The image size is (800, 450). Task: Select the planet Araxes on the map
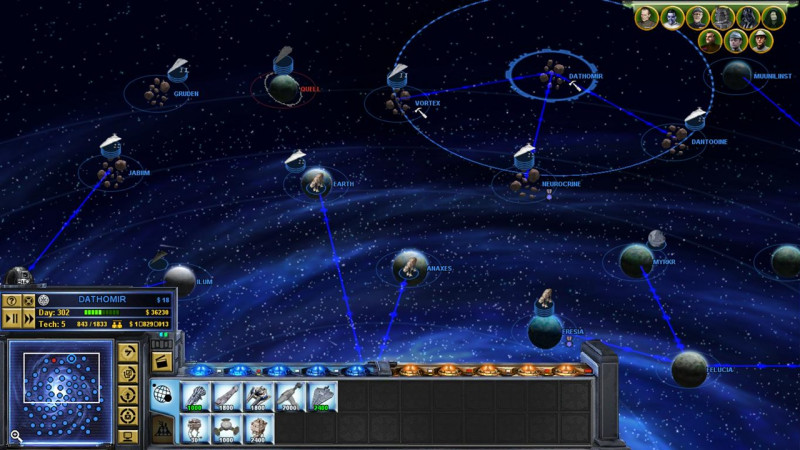point(410,265)
